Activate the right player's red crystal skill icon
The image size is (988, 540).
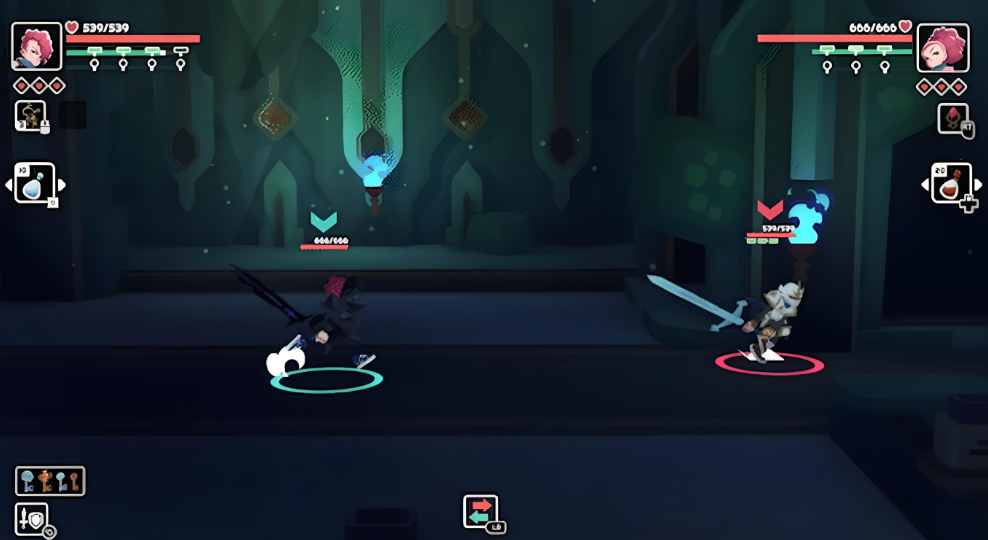tap(952, 118)
